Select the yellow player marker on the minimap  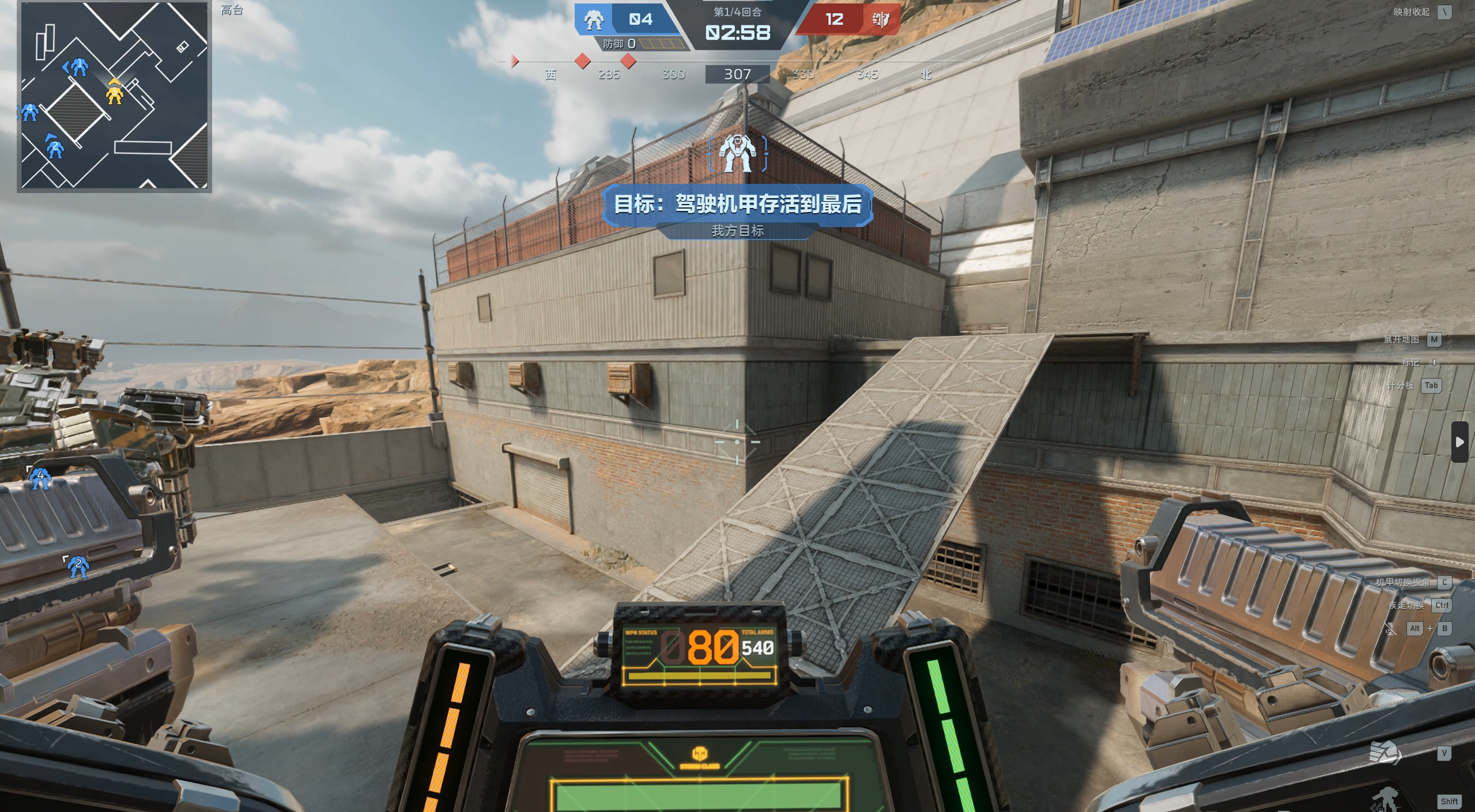click(115, 93)
